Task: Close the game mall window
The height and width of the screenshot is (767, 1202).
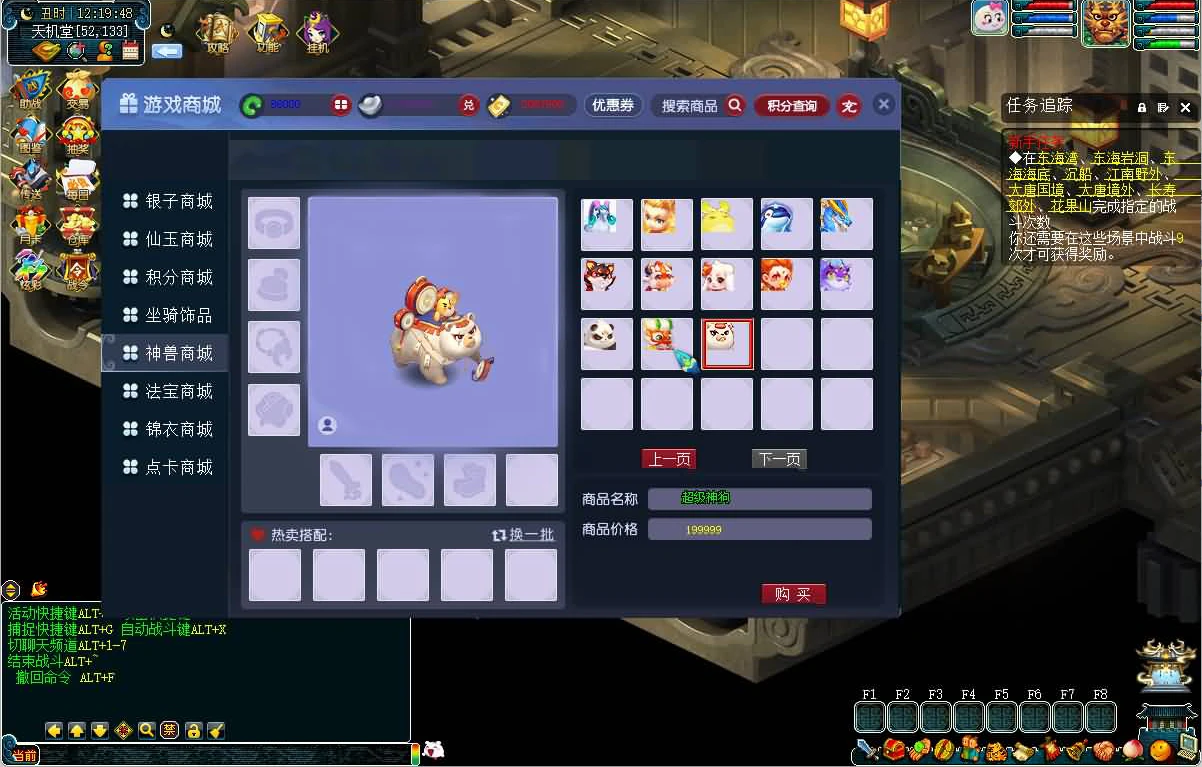Action: pos(883,104)
